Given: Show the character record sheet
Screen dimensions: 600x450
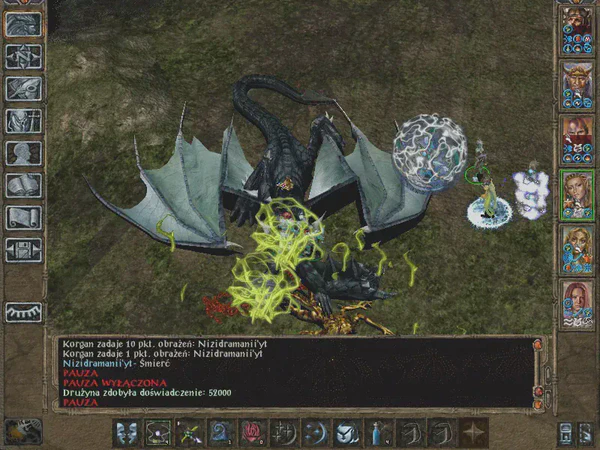Looking at the screenshot, I should 23,153.
